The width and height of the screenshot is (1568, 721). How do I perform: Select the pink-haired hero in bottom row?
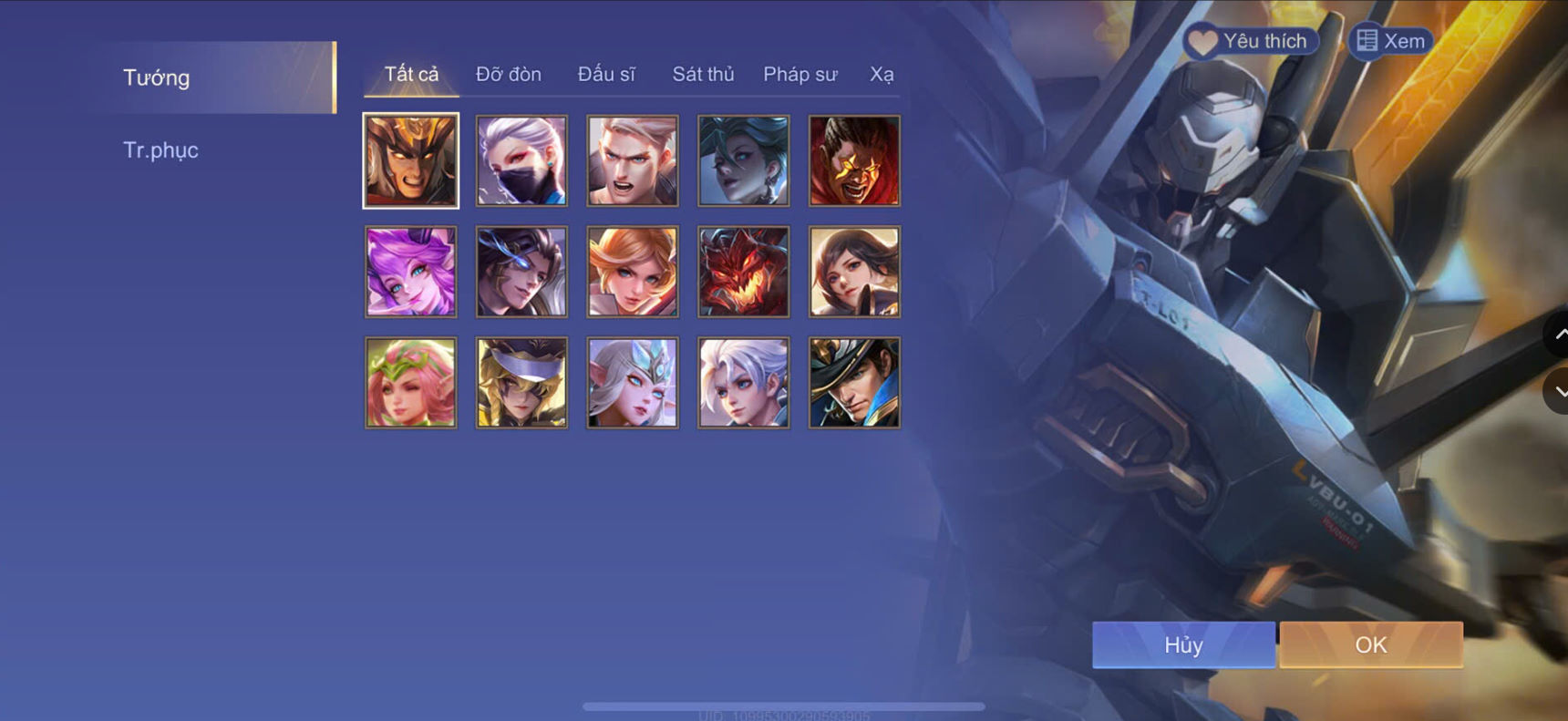pyautogui.click(x=409, y=382)
